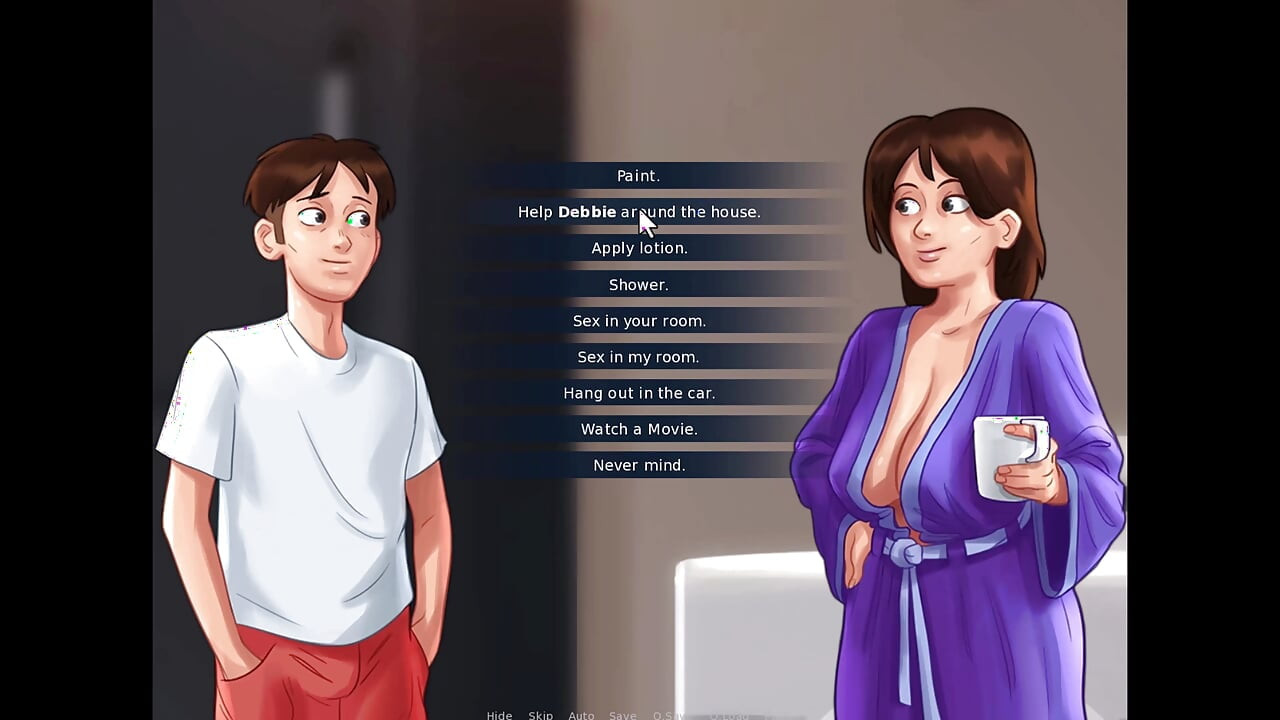The image size is (1280, 720).
Task: Perform a quick save with Q.Save
Action: [668, 715]
